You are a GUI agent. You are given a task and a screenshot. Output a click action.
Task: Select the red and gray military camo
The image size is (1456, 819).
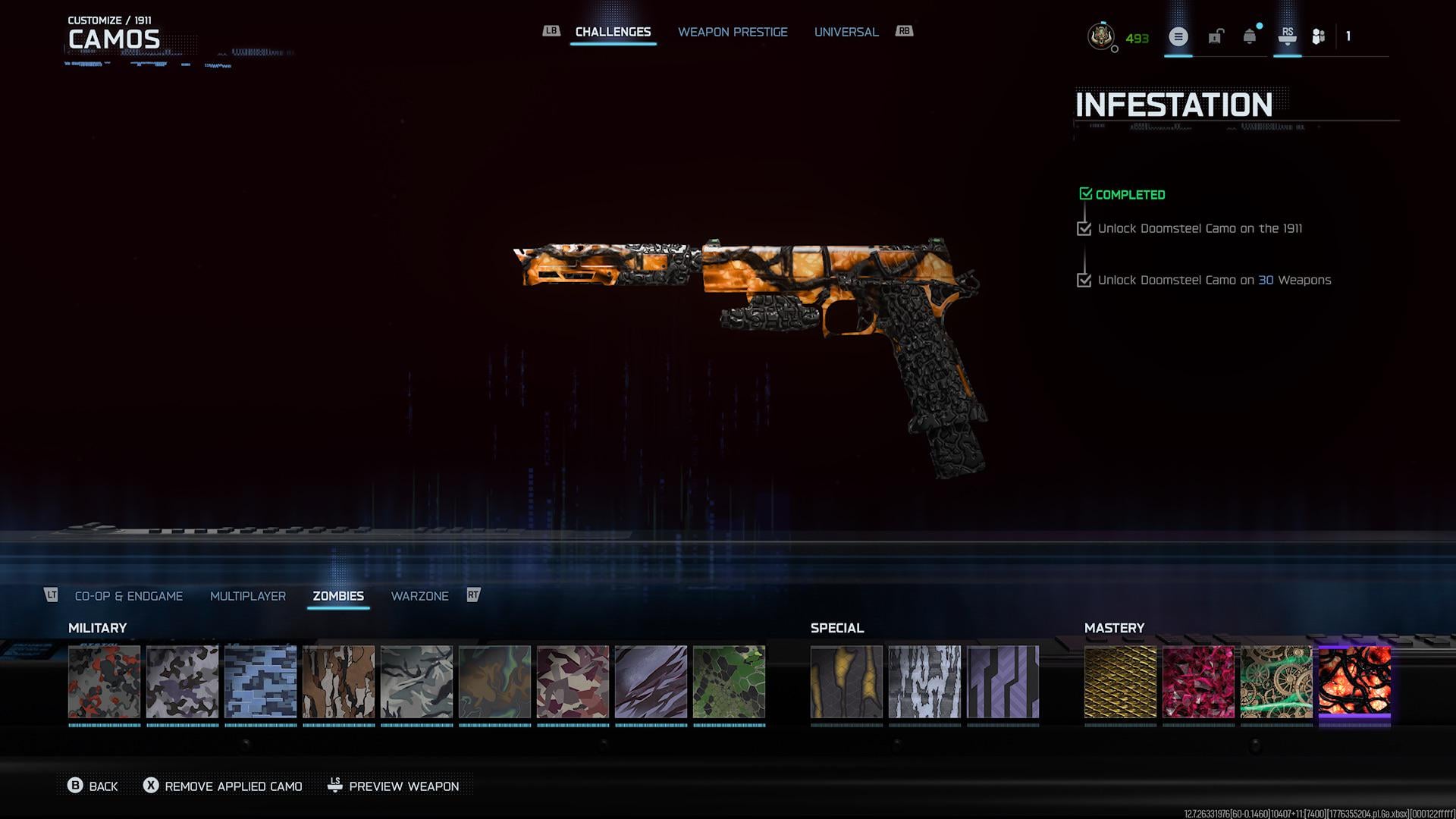[x=105, y=682]
